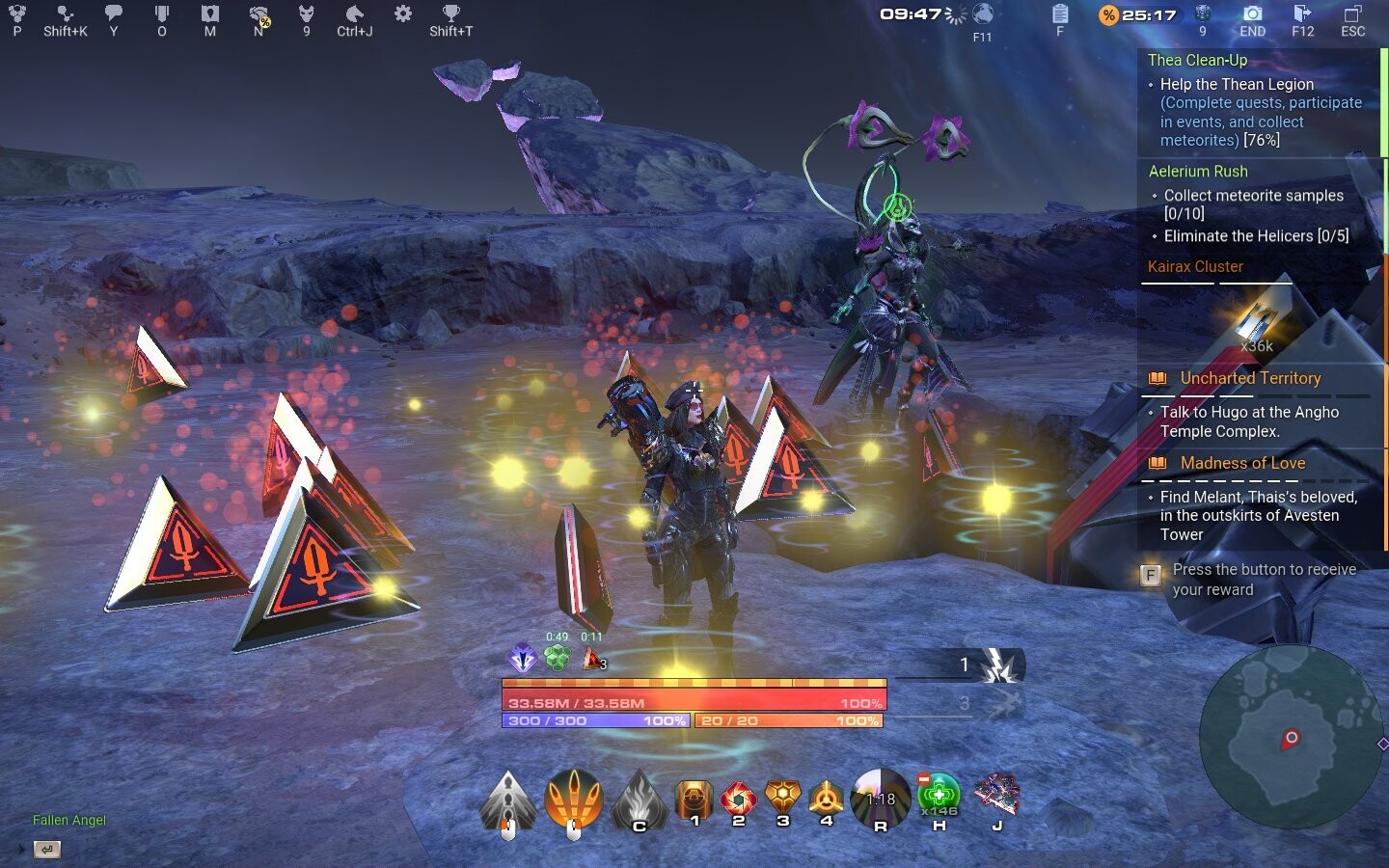Expand the Uncharted Territory quest details
Image resolution: width=1389 pixels, height=868 pixels.
1250,378
